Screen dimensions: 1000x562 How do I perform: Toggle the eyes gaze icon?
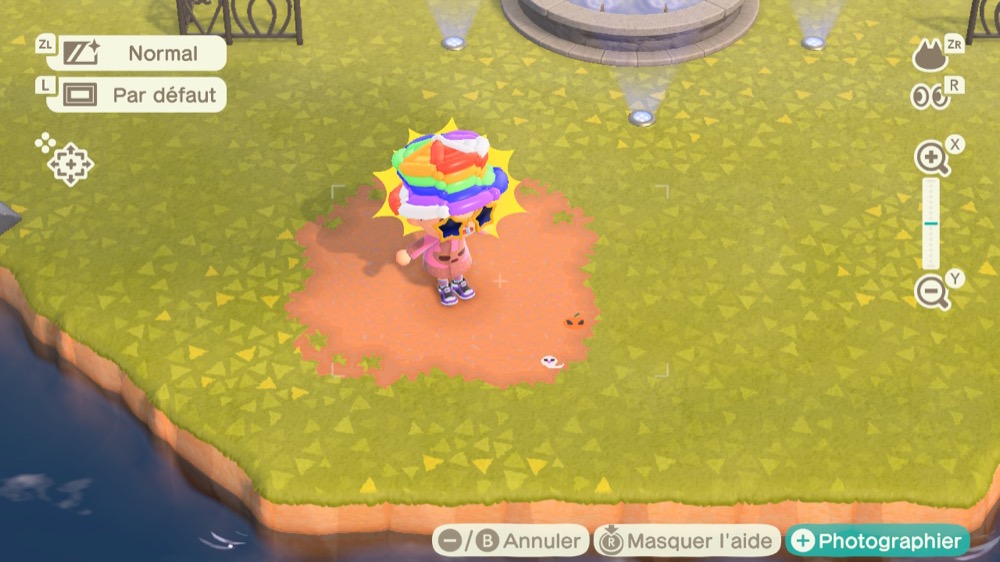point(929,97)
